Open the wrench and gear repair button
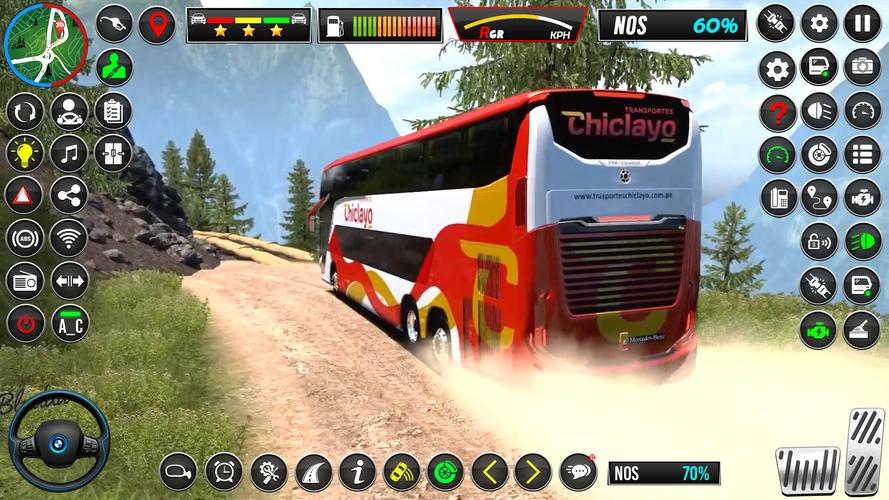The image size is (889, 500). (x=268, y=470)
